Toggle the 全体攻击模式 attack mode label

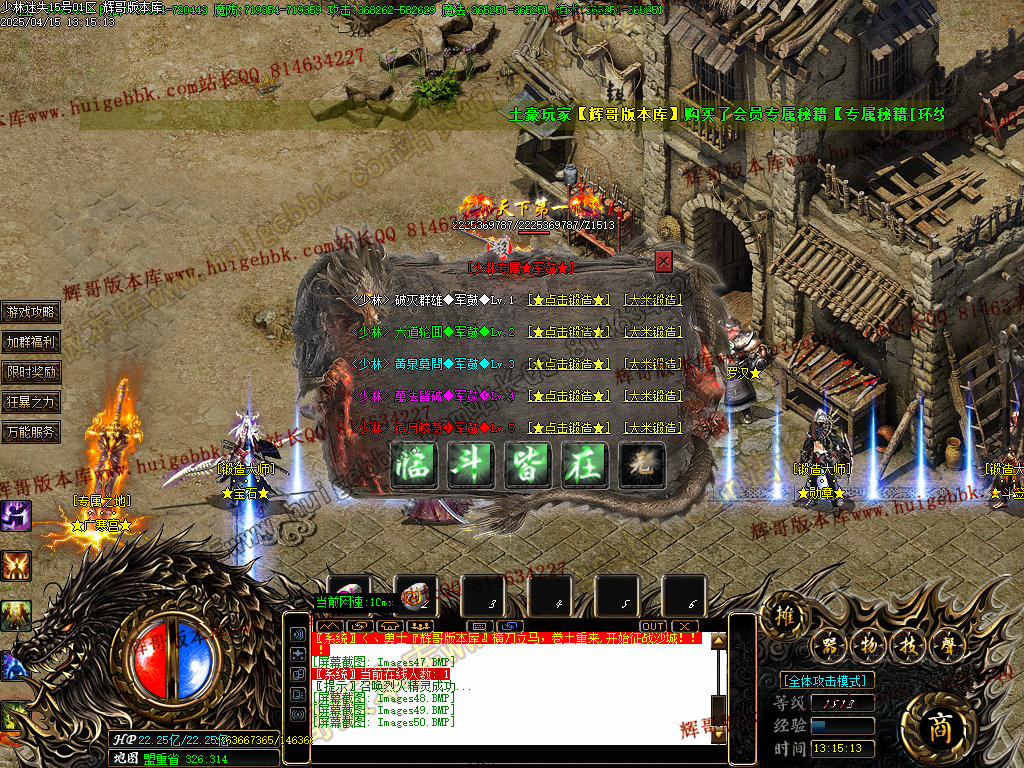tap(827, 681)
